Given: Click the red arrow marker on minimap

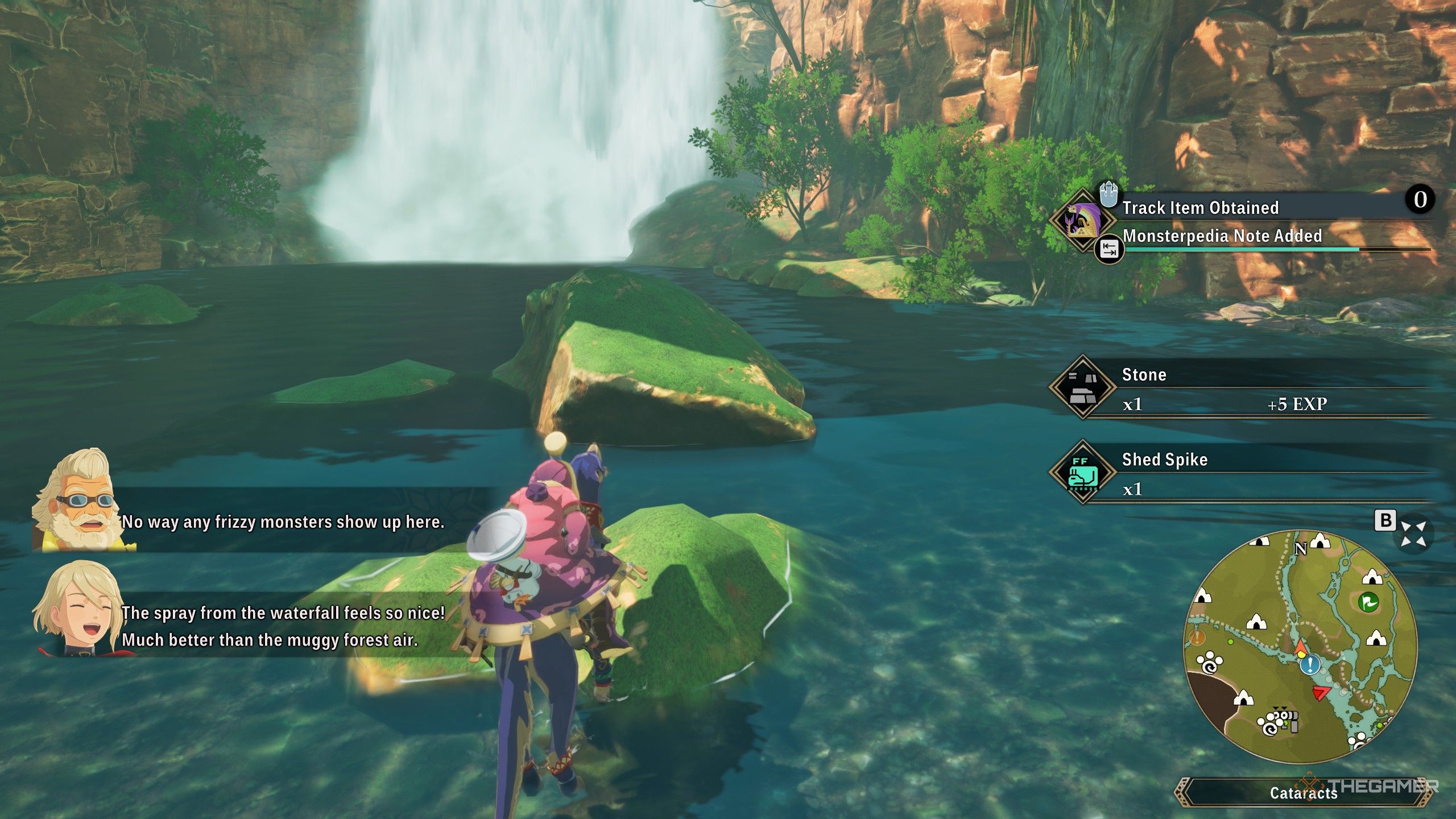Looking at the screenshot, I should point(1319,693).
